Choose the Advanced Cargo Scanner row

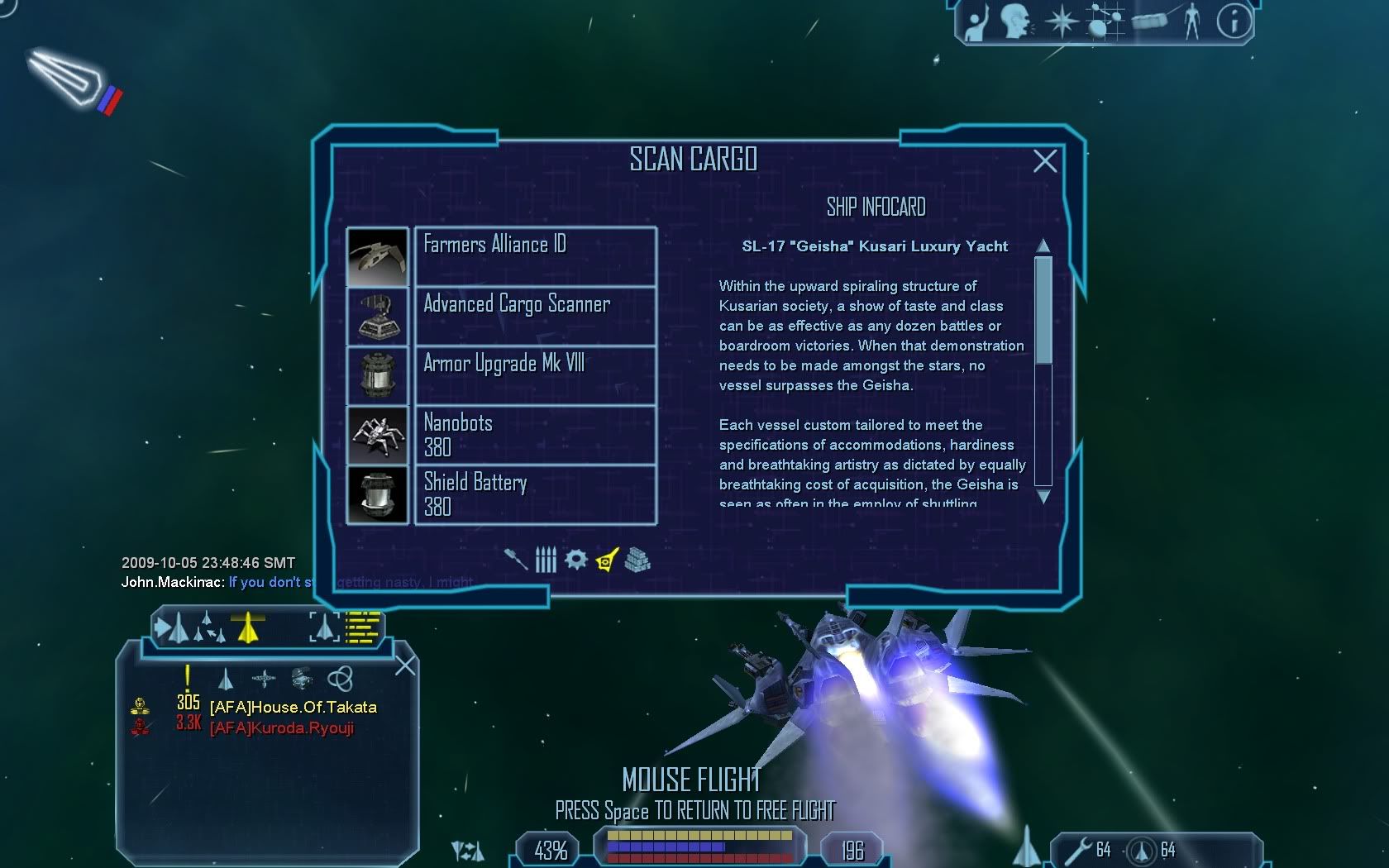click(535, 316)
